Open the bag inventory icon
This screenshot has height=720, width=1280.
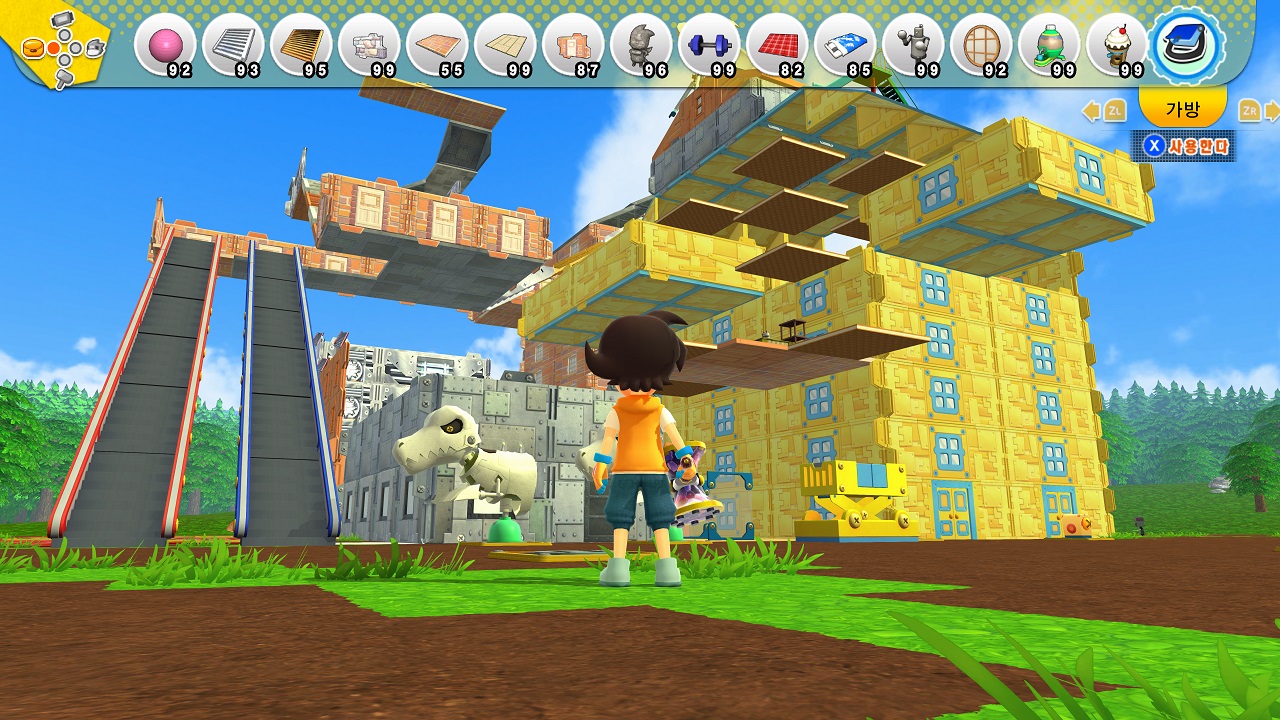pyautogui.click(x=1185, y=45)
